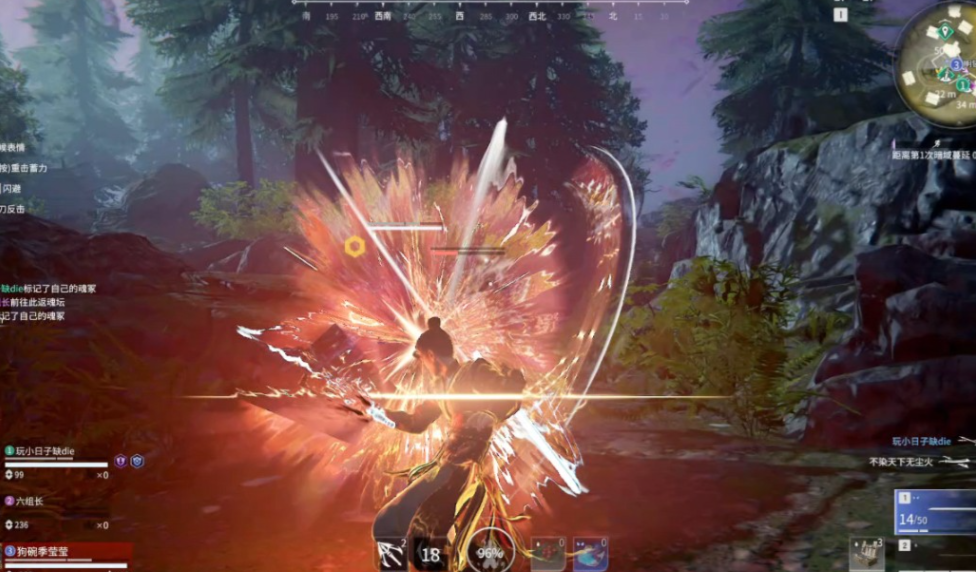Select the green location pin on minimap
This screenshot has height=572, width=976.
point(945,31)
